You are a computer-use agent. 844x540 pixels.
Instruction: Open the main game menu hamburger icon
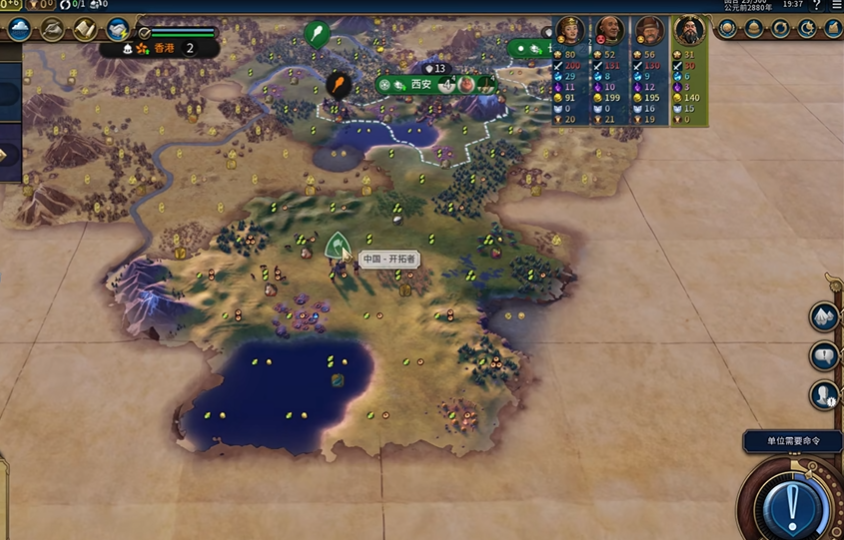[x=836, y=5]
